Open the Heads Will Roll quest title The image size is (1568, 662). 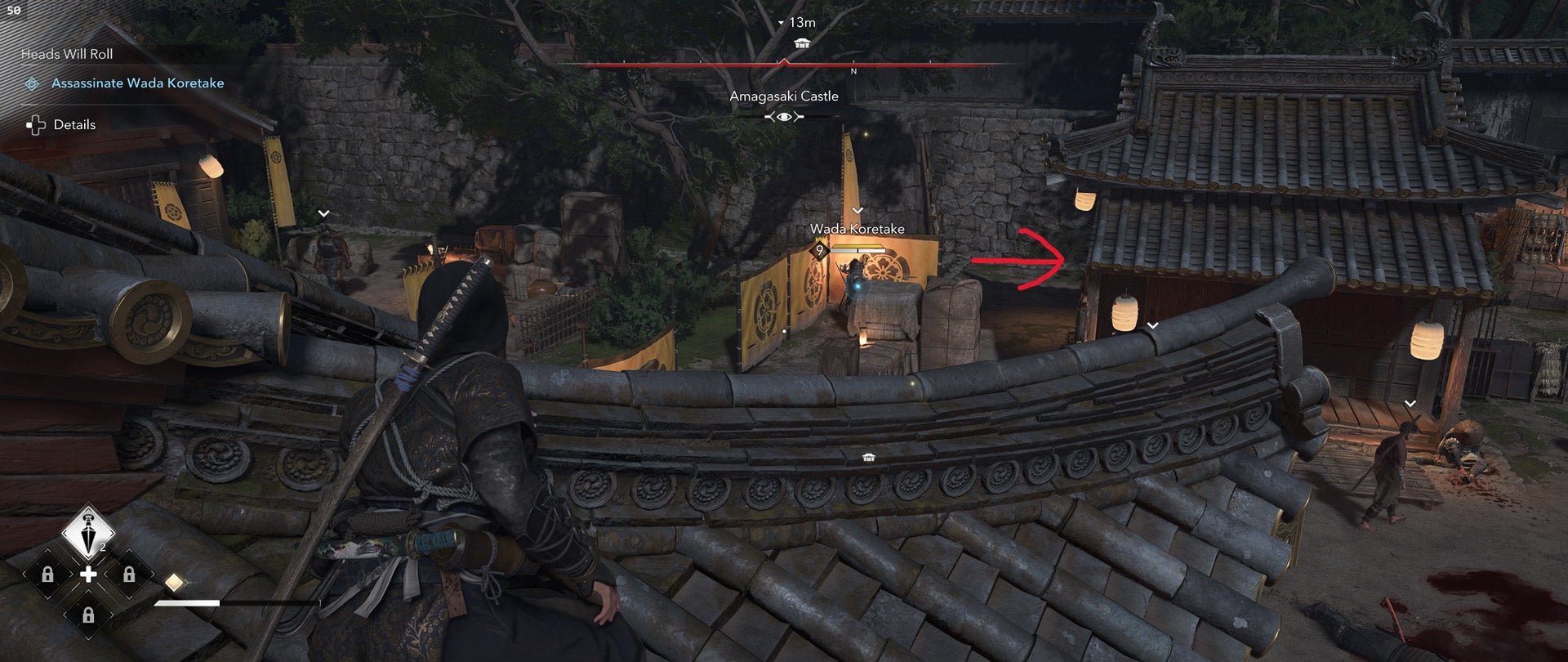click(x=67, y=54)
